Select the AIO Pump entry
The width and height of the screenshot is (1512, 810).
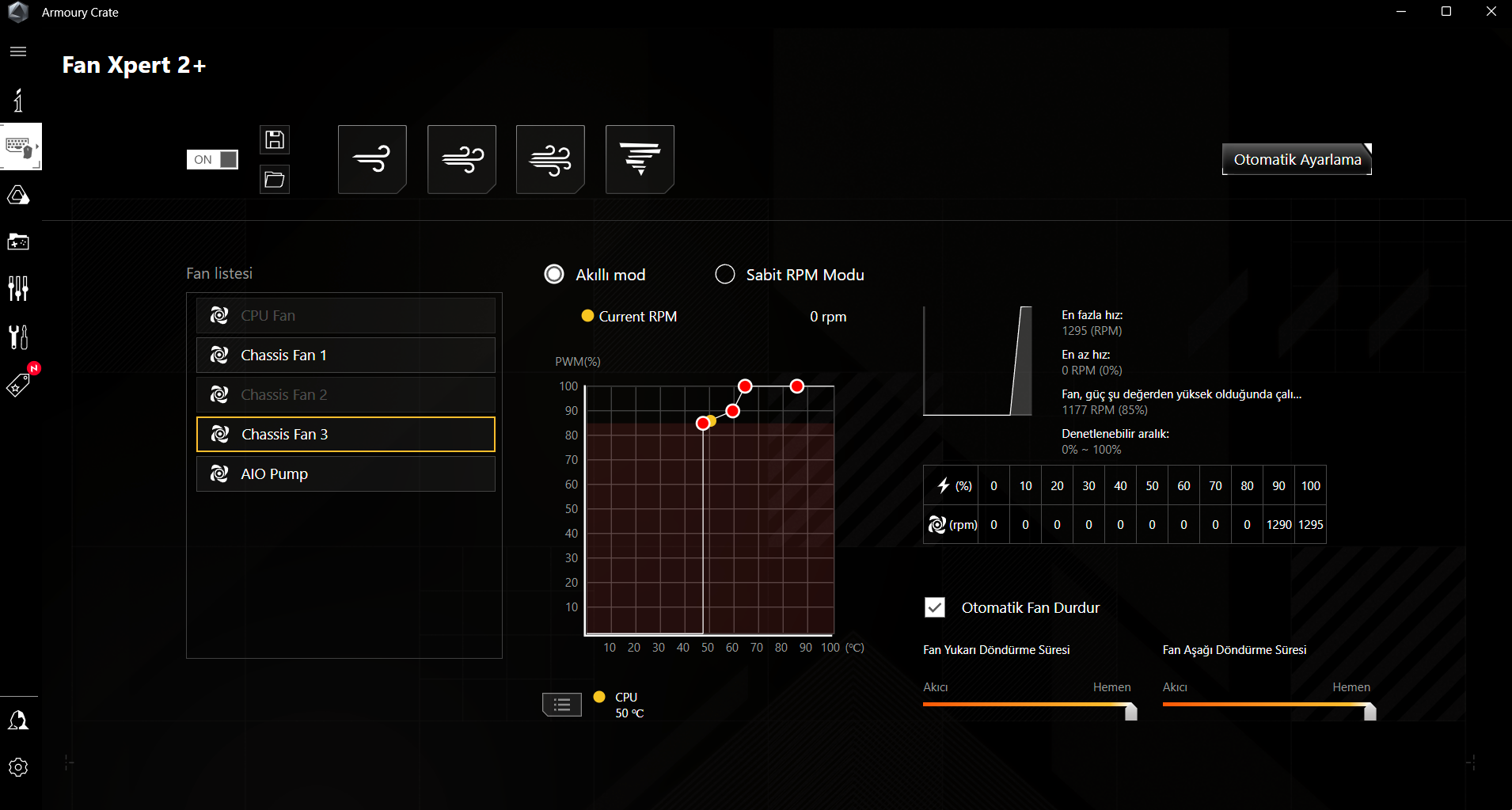point(346,474)
